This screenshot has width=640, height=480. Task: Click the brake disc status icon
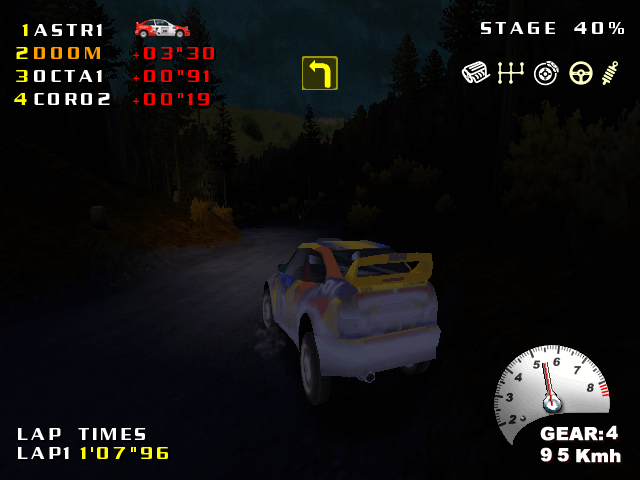(546, 72)
